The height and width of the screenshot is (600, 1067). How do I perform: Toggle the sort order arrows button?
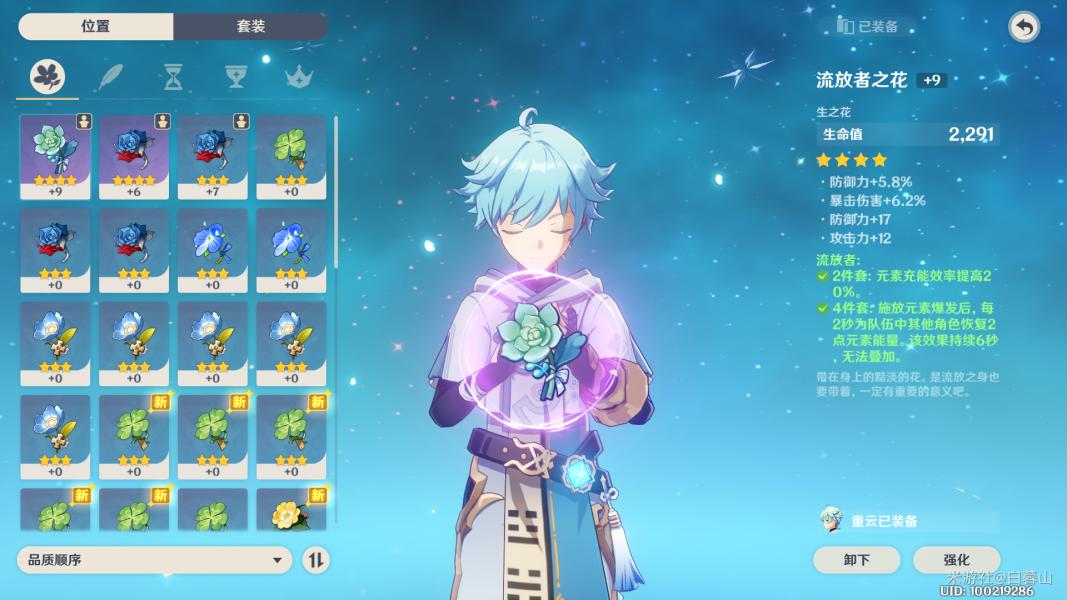click(x=316, y=560)
